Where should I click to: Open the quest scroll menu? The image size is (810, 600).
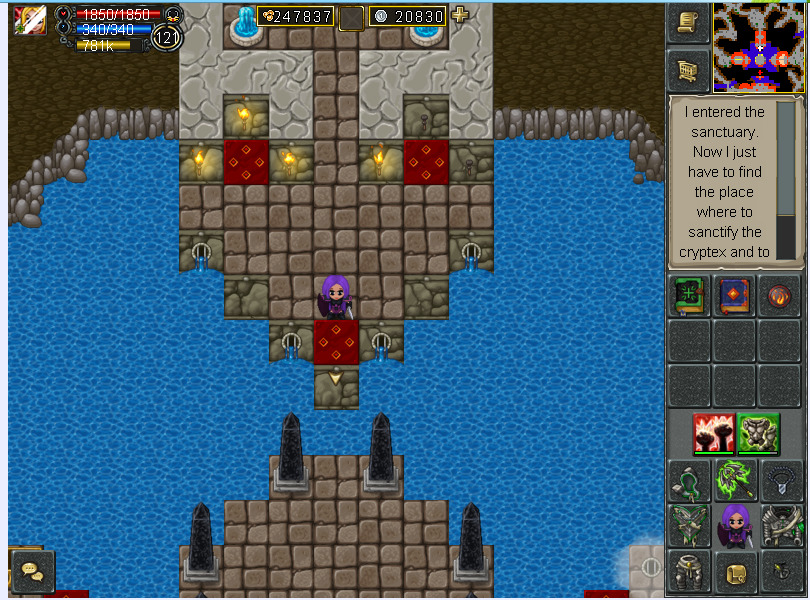pos(688,22)
